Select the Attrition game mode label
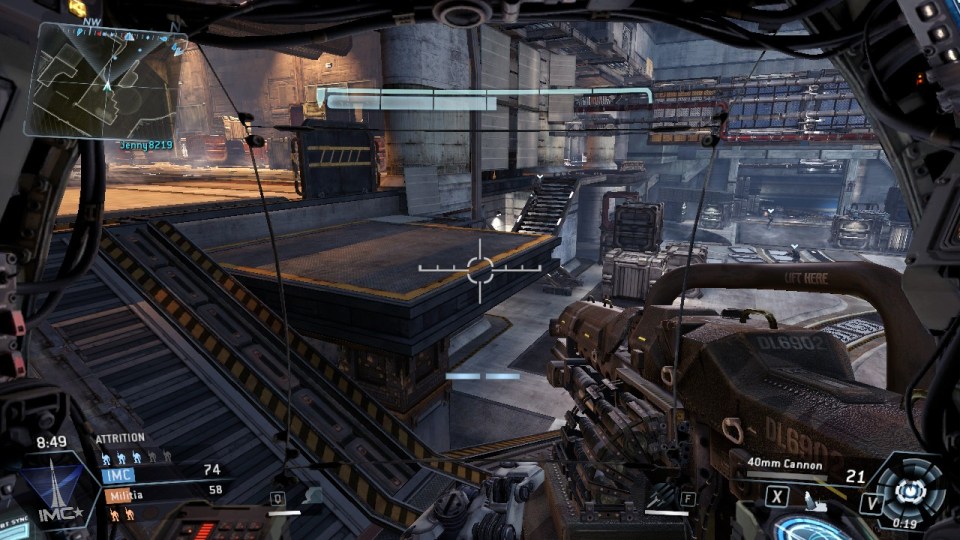Viewport: 960px width, 540px height. [120, 438]
